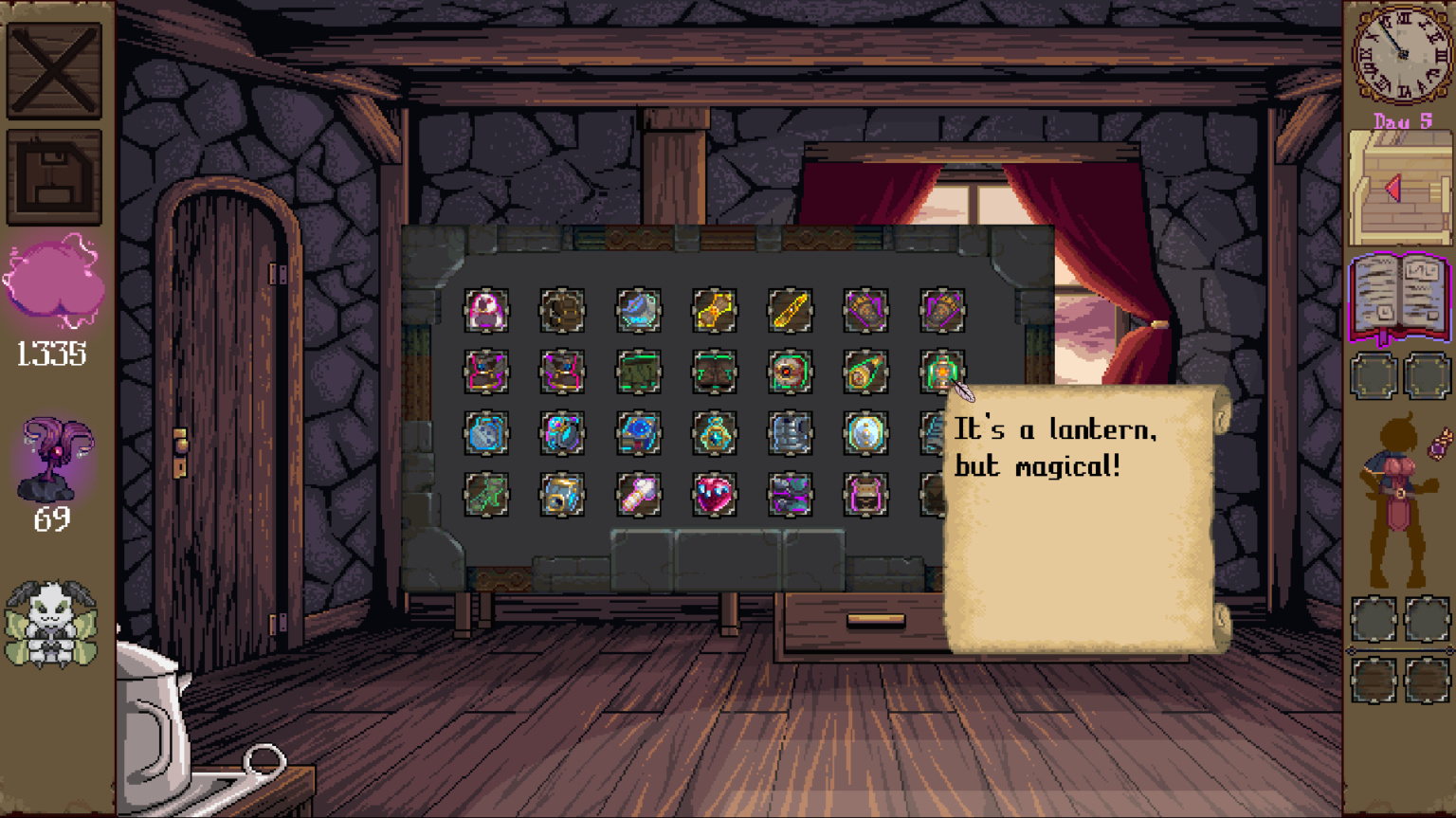The height and width of the screenshot is (818, 1456).
Task: Select the pink heart gem item
Action: pos(714,495)
